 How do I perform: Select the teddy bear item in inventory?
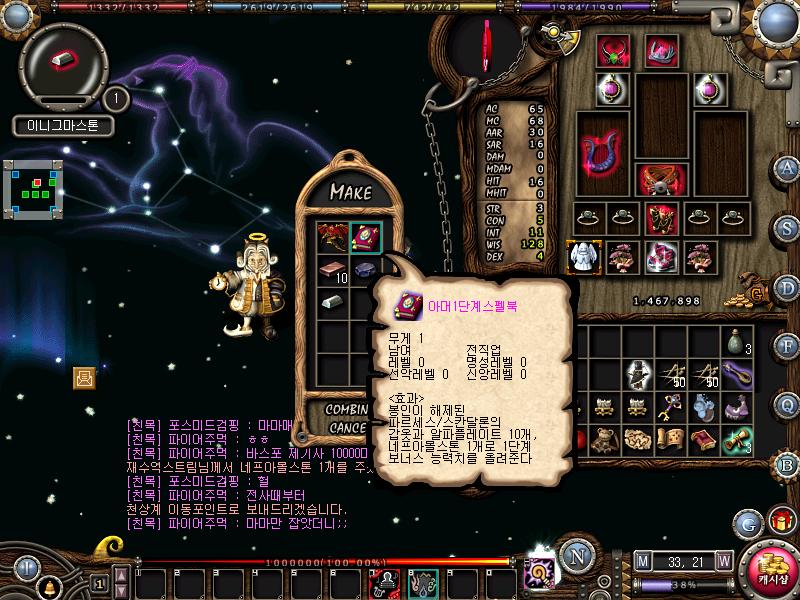(x=605, y=439)
